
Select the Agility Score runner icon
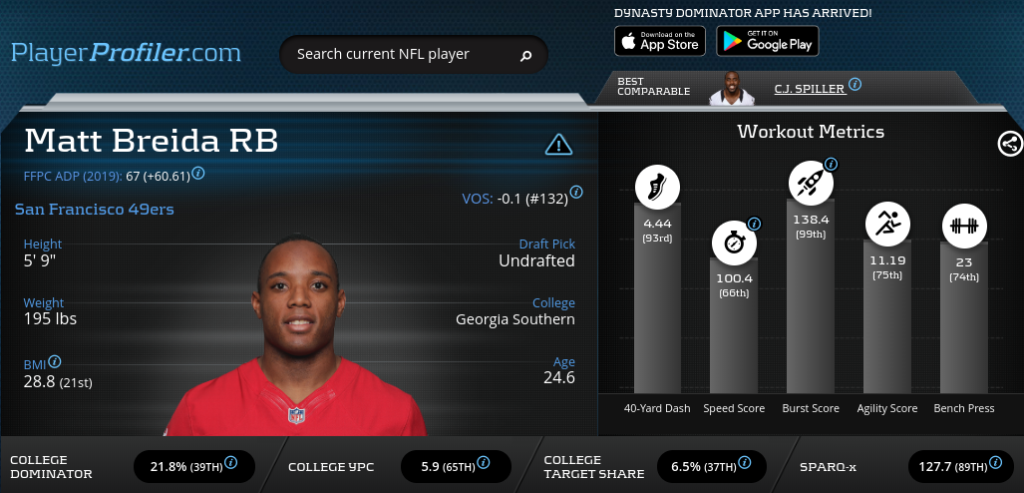(887, 224)
